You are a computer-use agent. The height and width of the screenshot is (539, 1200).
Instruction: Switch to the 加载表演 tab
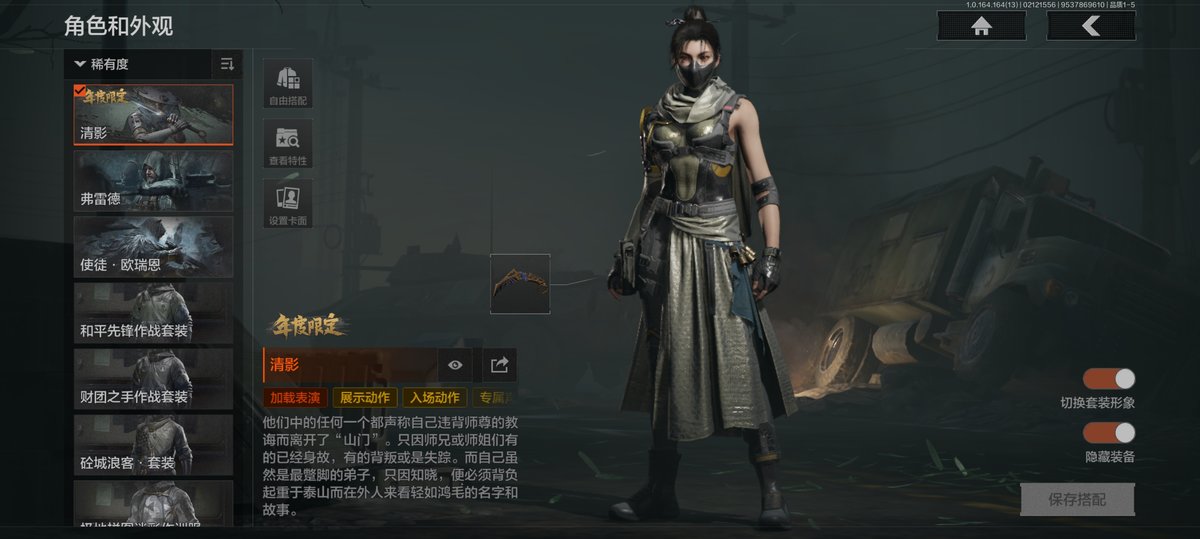(x=294, y=398)
